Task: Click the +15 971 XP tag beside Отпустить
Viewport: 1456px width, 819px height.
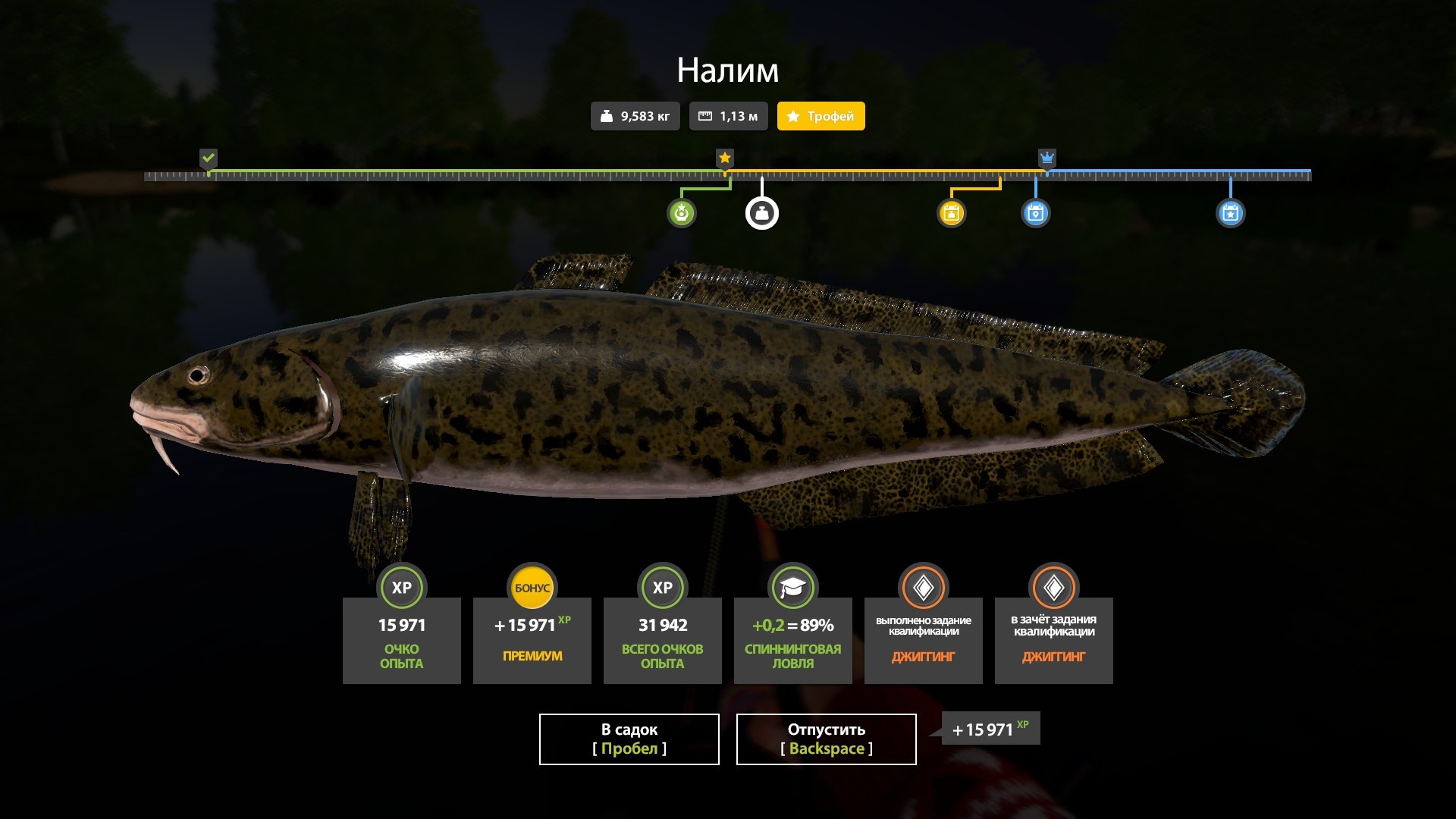Action: 990,729
